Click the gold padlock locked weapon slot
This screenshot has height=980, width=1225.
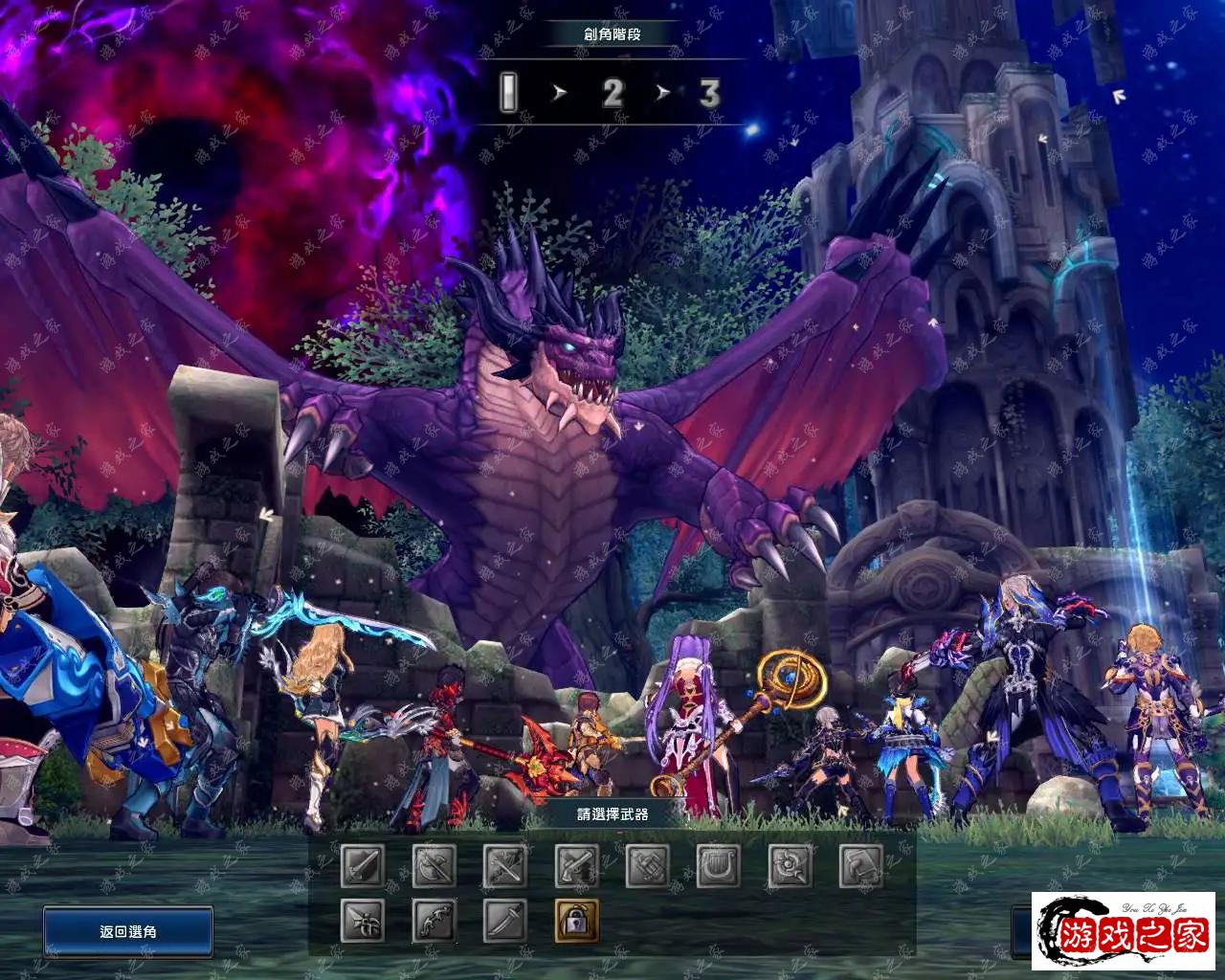(x=576, y=921)
